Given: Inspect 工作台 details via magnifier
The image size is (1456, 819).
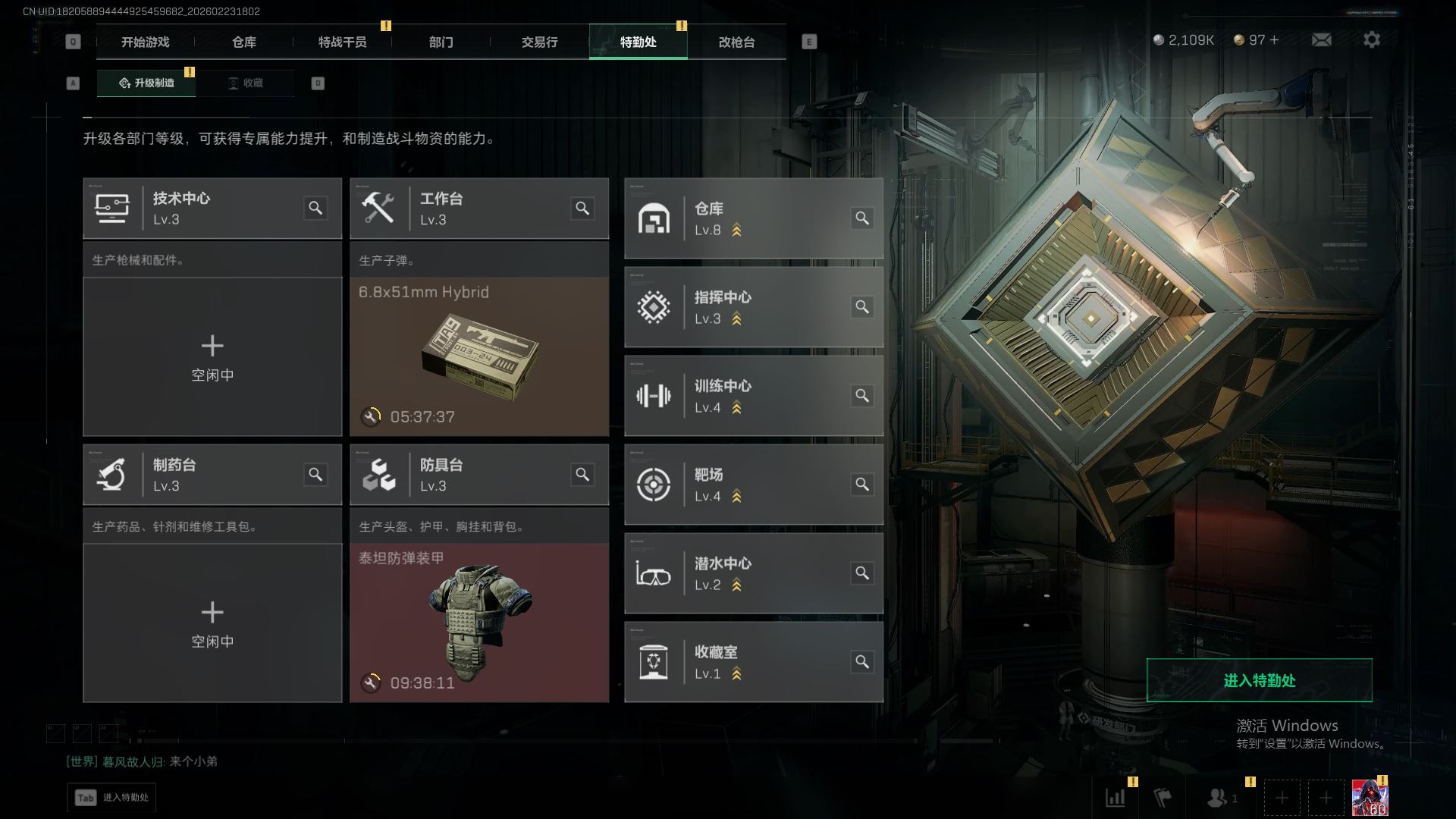Looking at the screenshot, I should 582,209.
